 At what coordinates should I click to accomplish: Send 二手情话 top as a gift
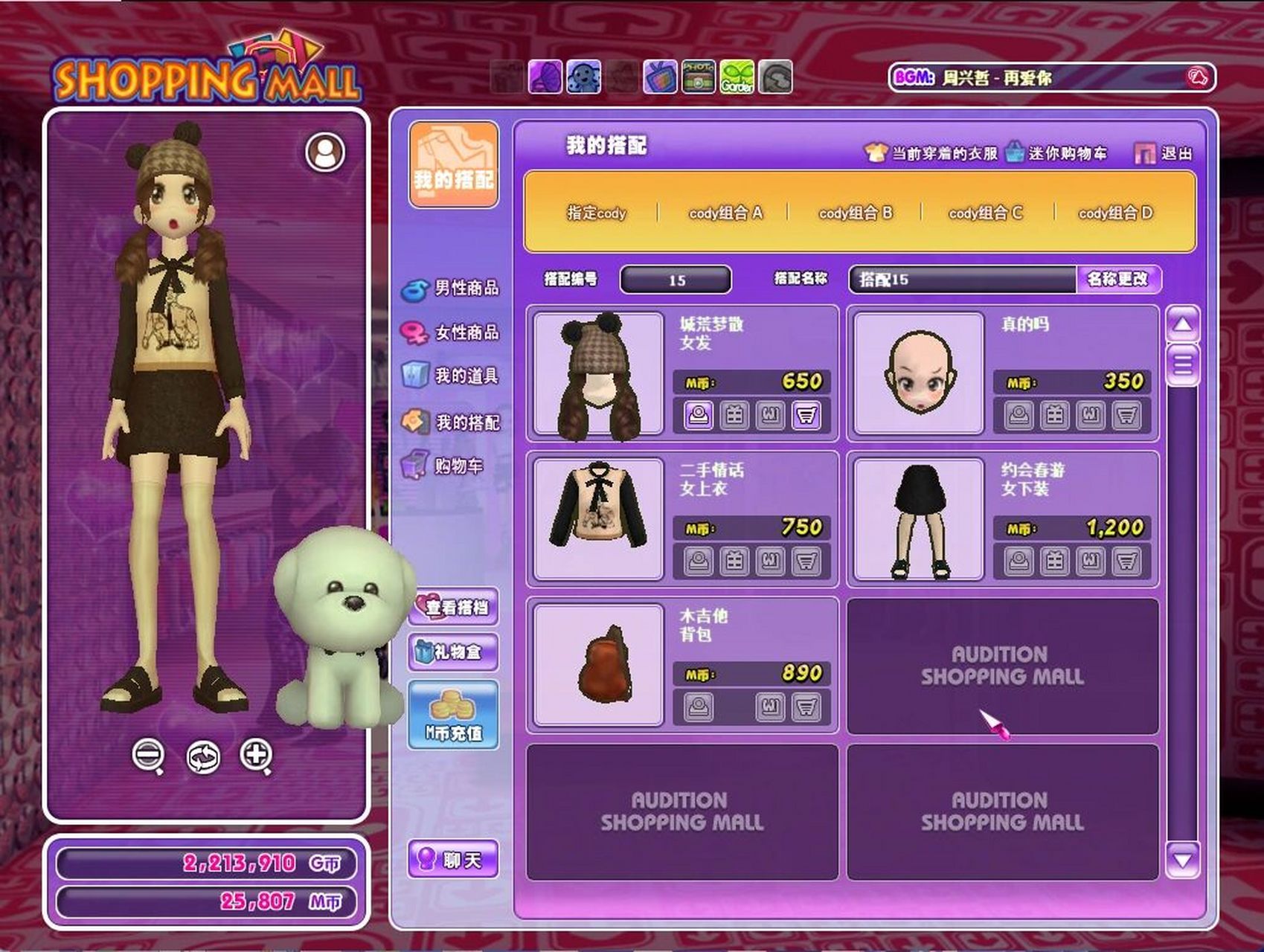(x=734, y=563)
